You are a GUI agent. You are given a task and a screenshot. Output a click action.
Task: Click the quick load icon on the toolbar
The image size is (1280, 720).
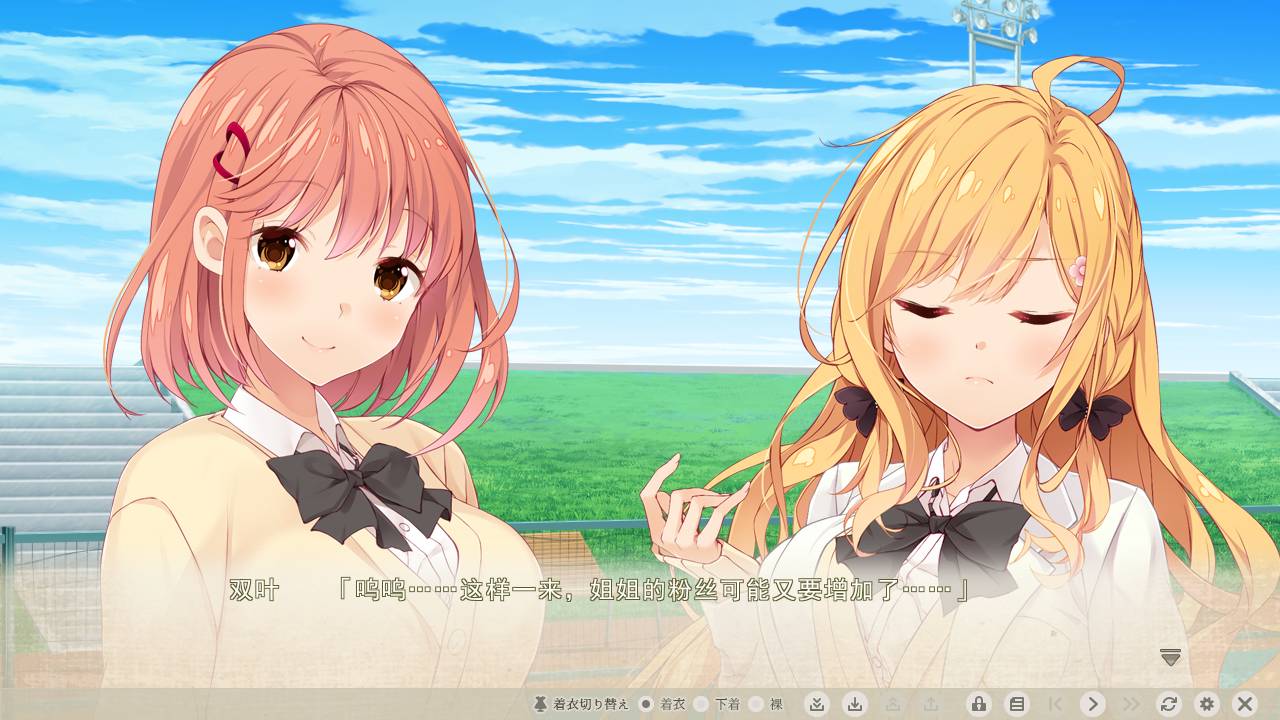[x=856, y=703]
